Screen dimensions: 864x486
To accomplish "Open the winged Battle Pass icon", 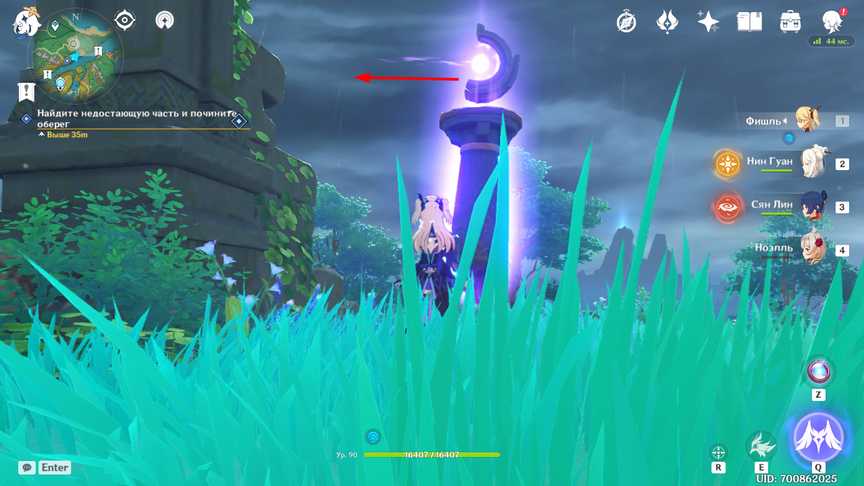I will coord(668,21).
